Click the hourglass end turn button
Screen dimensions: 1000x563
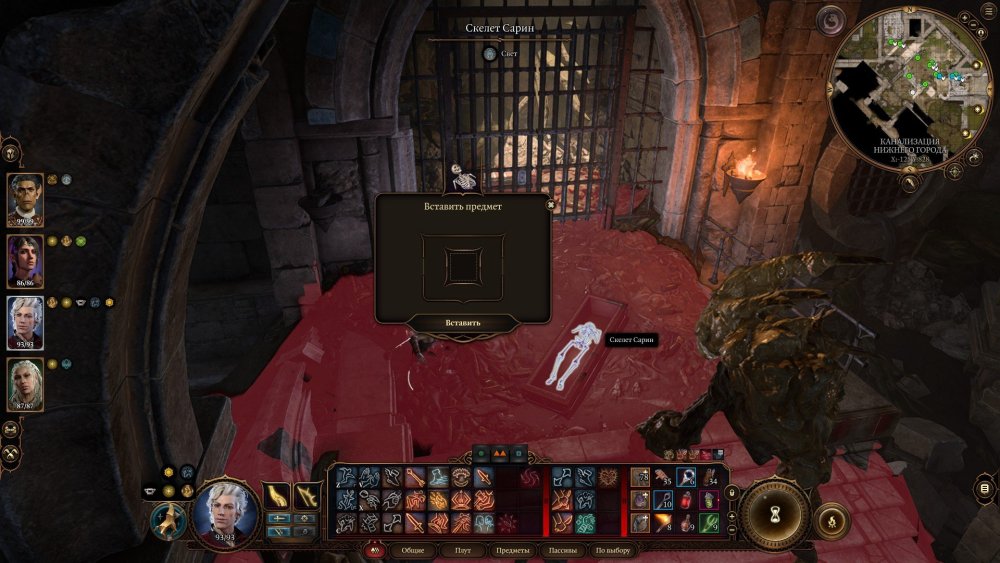point(775,512)
